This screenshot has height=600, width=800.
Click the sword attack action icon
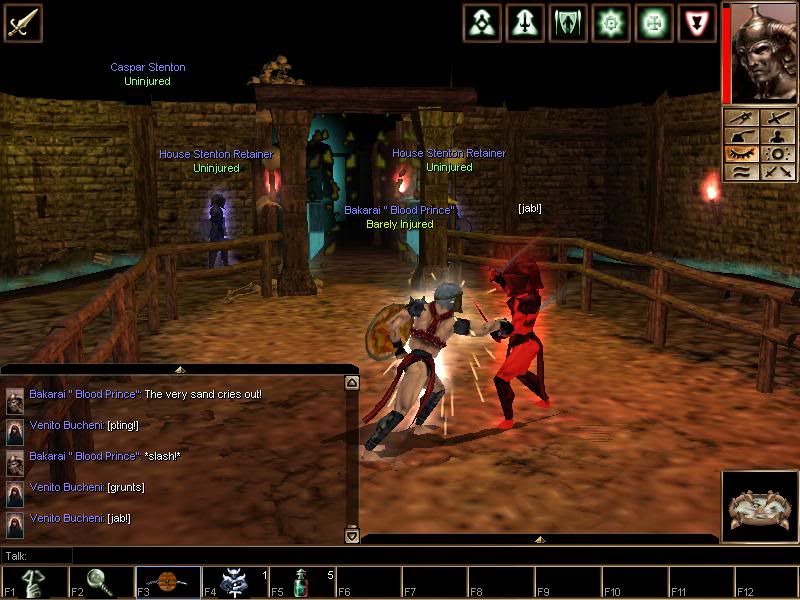coord(22,22)
